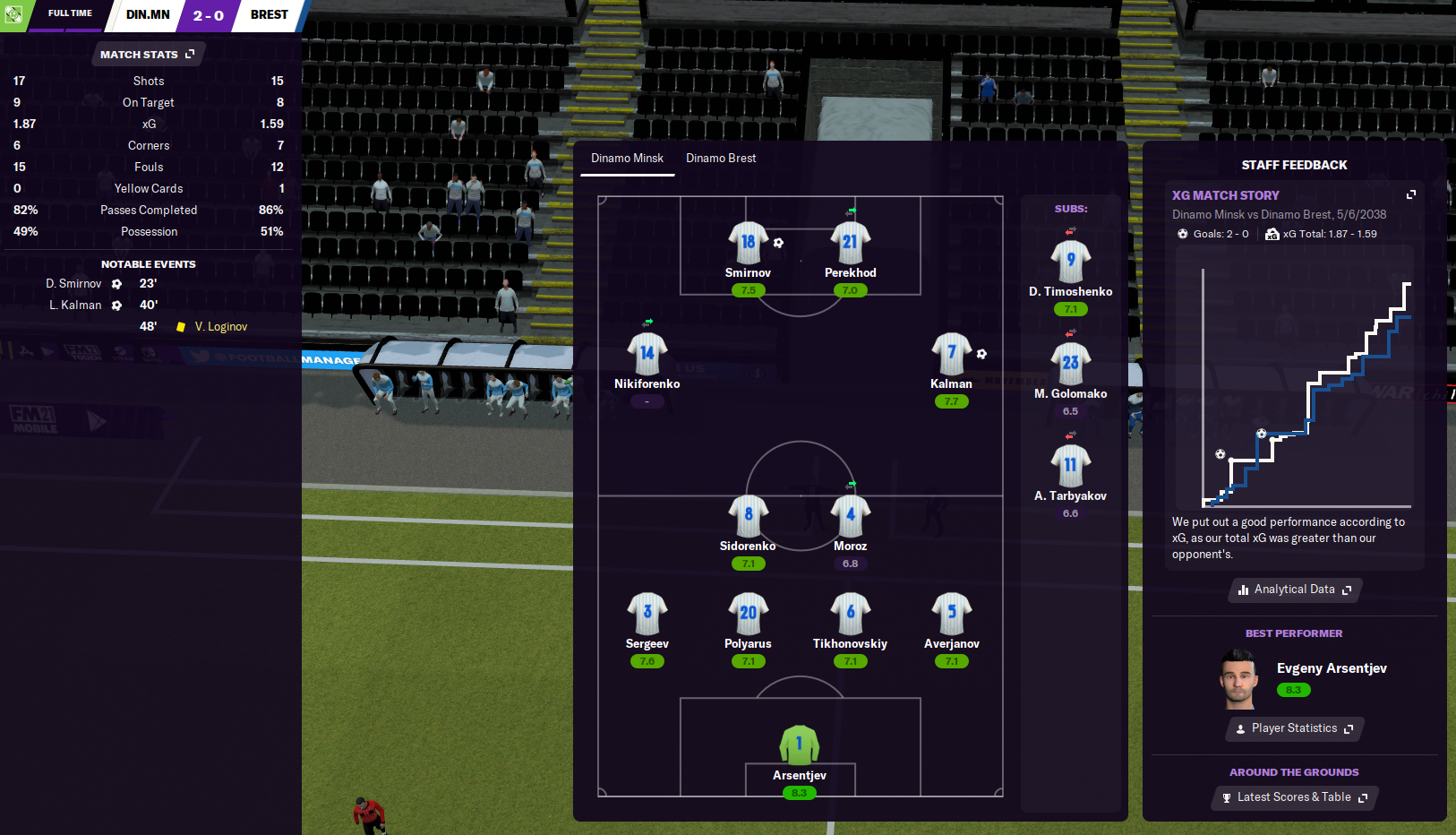
Task: Show Latest Scores & Table
Action: [1294, 797]
